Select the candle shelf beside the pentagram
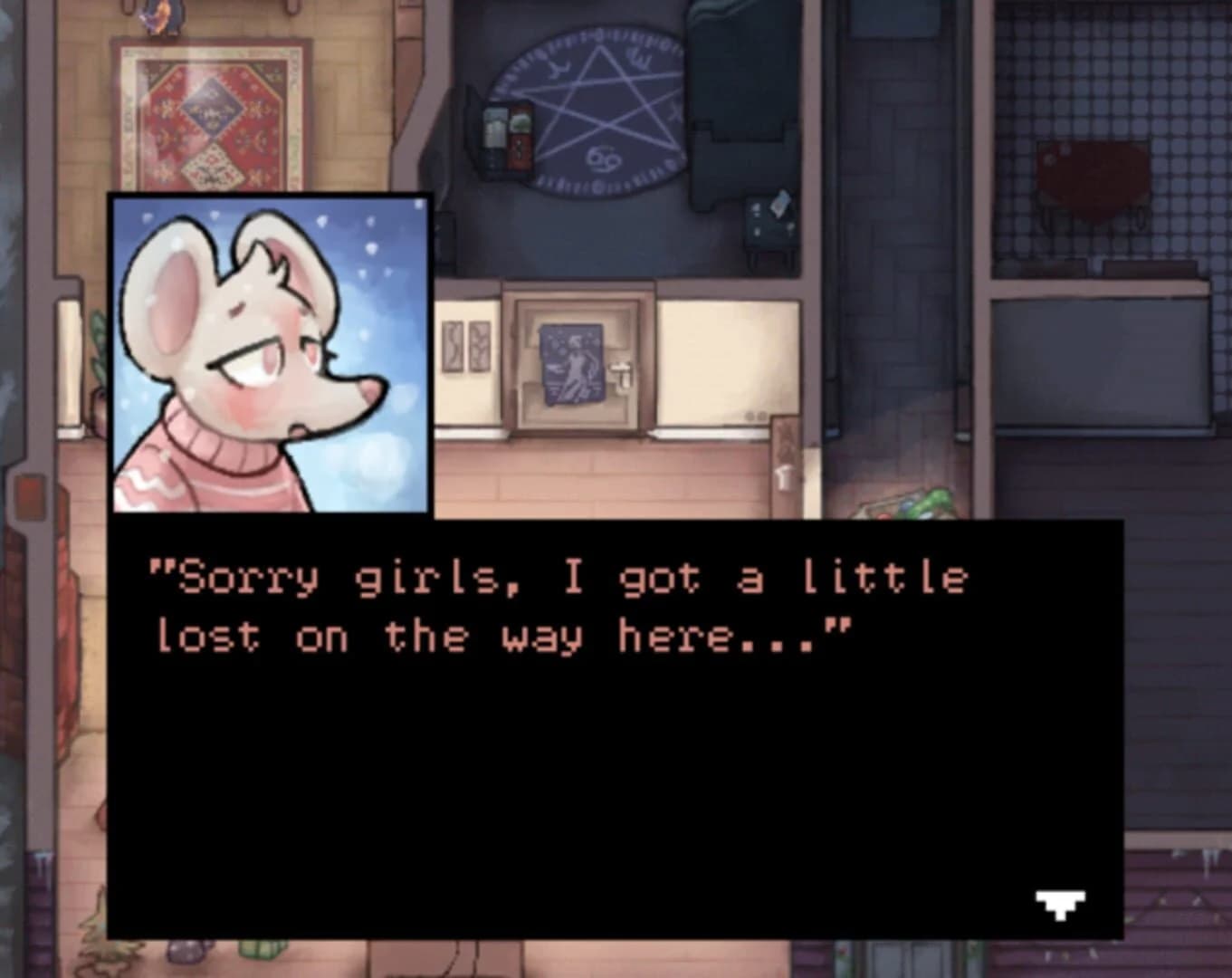The image size is (1232, 978). [507, 131]
